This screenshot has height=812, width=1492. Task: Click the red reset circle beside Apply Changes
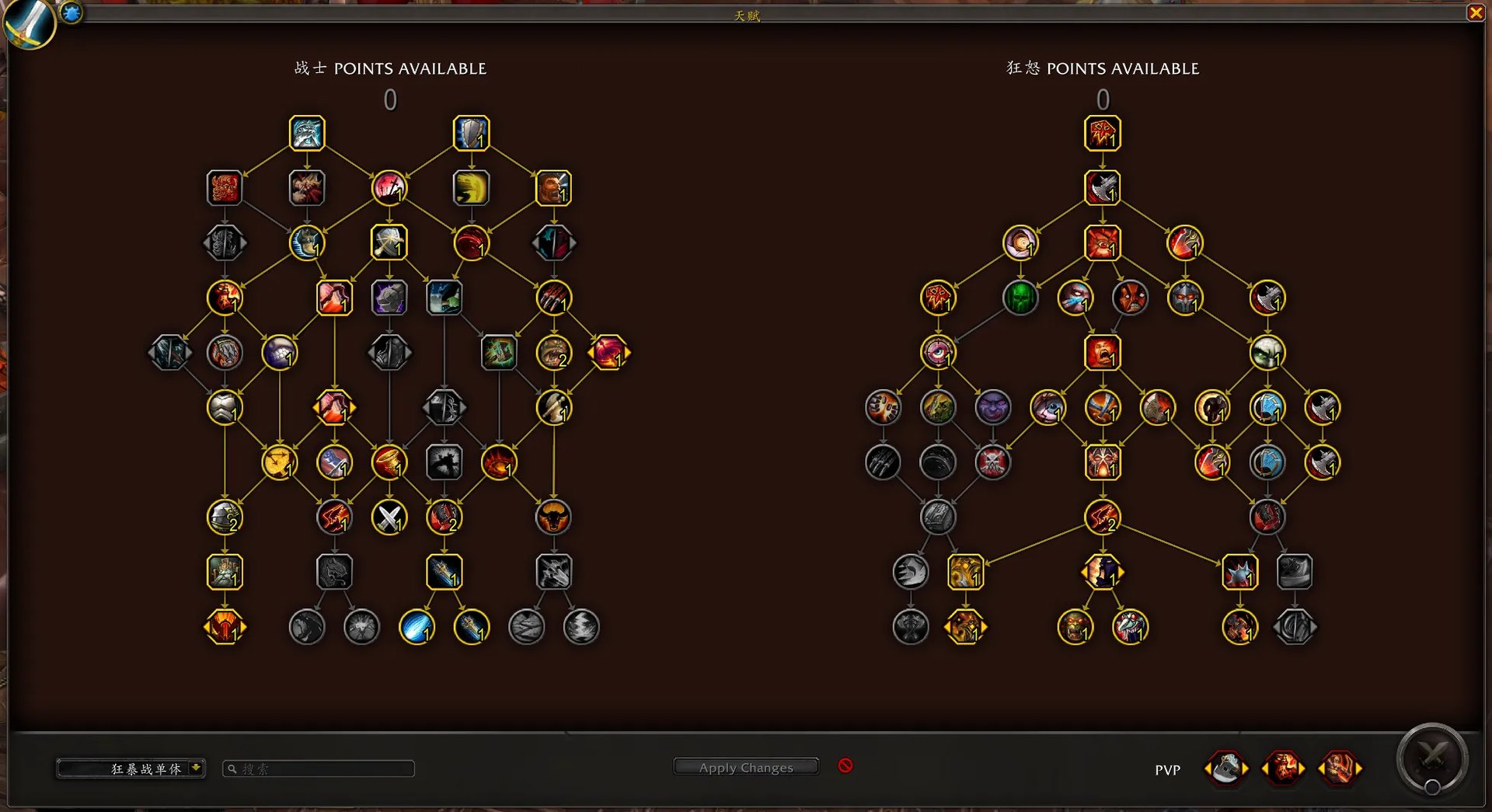[845, 766]
